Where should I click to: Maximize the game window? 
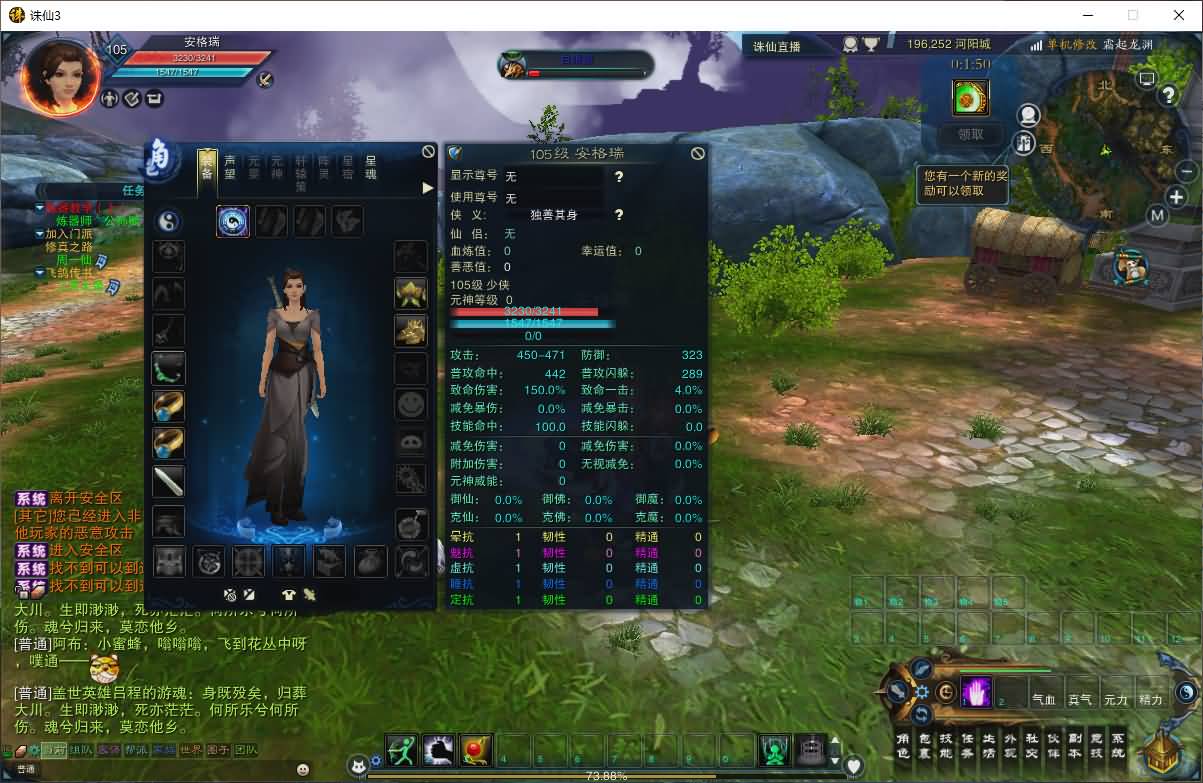tap(1133, 15)
